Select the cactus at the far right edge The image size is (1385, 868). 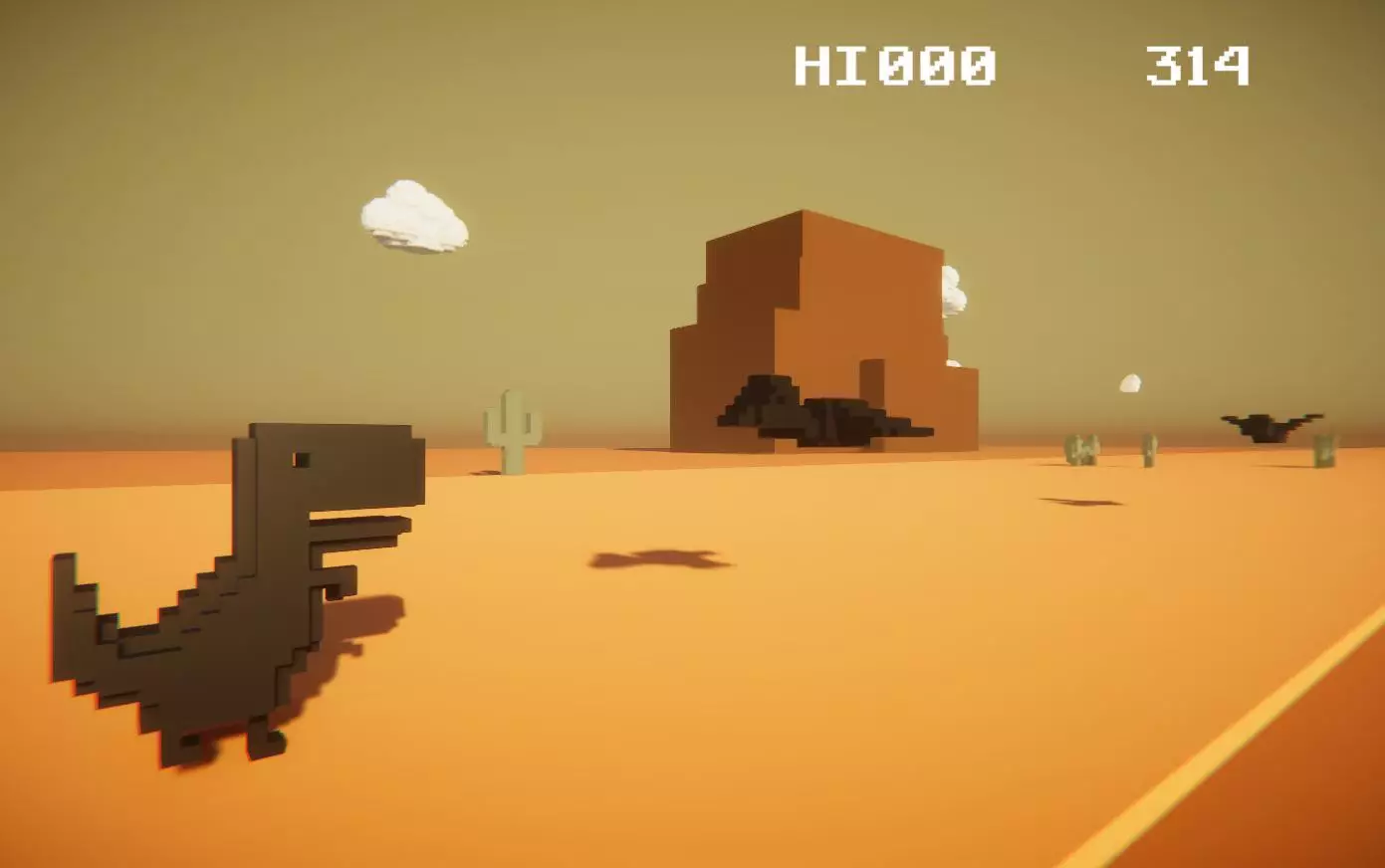click(1324, 448)
